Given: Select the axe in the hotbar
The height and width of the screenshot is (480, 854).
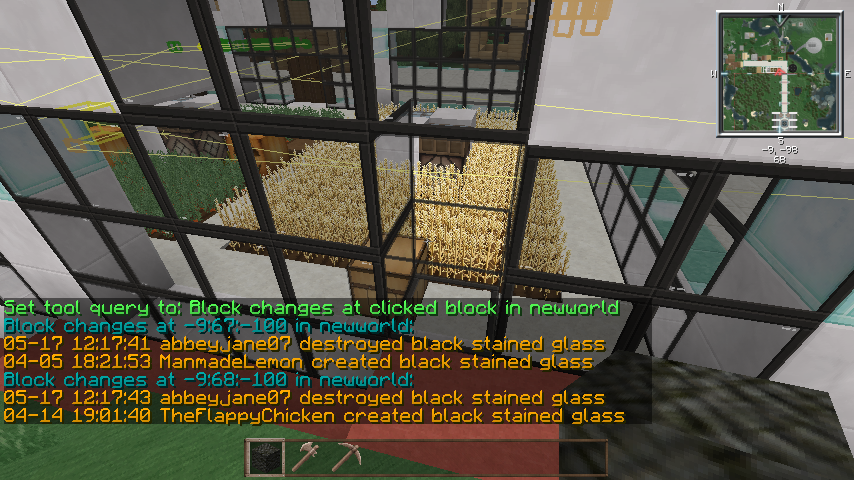Looking at the screenshot, I should tap(305, 457).
